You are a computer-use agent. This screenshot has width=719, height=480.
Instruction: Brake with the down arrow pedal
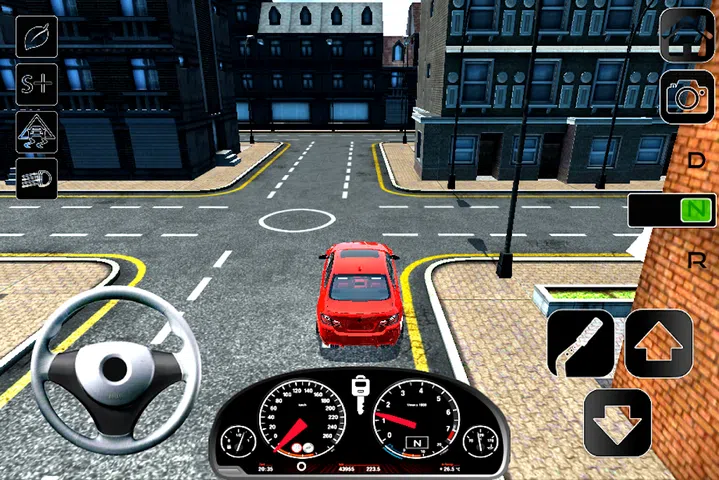pos(618,422)
